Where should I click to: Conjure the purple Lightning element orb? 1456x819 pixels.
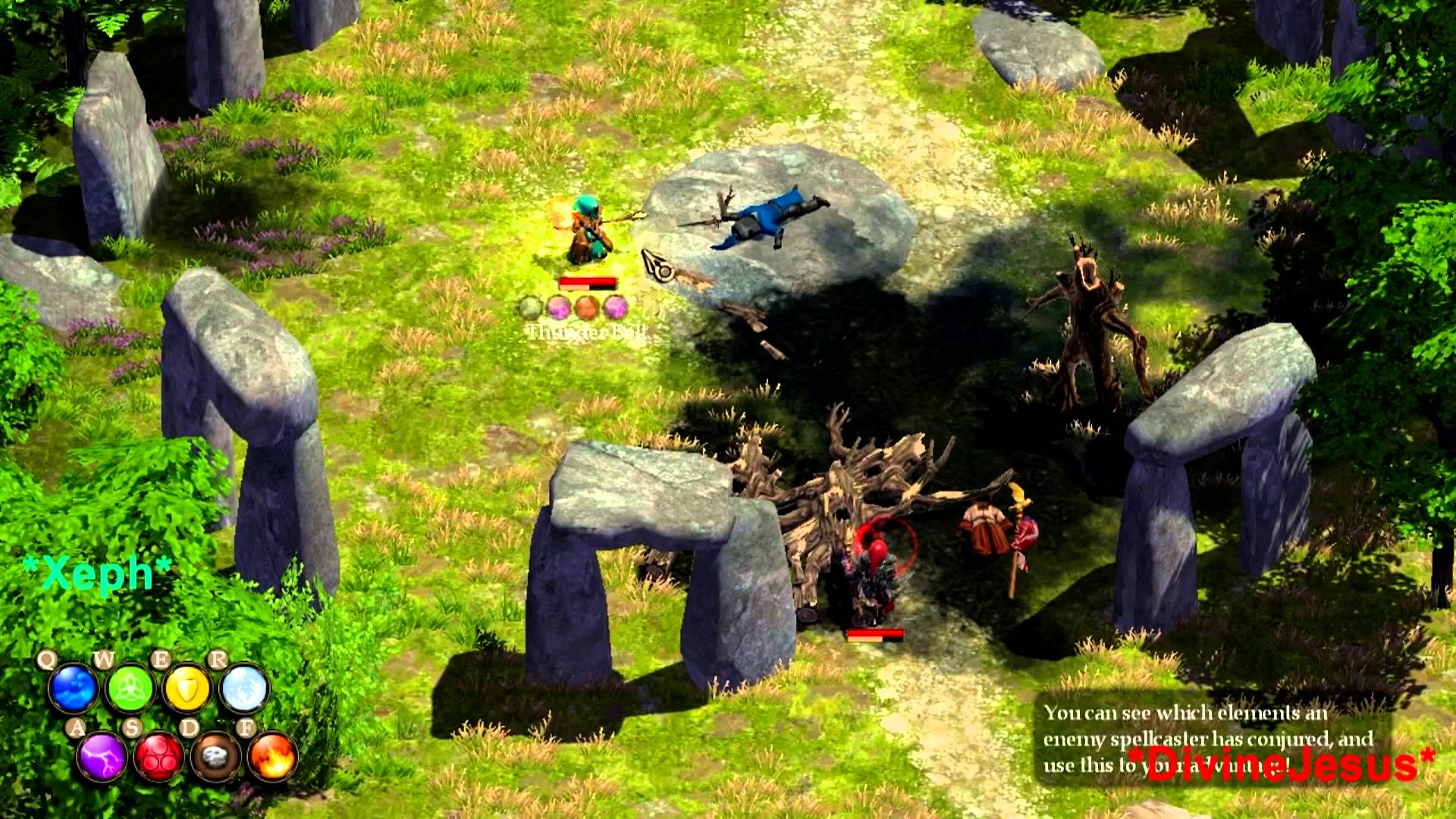click(x=102, y=756)
